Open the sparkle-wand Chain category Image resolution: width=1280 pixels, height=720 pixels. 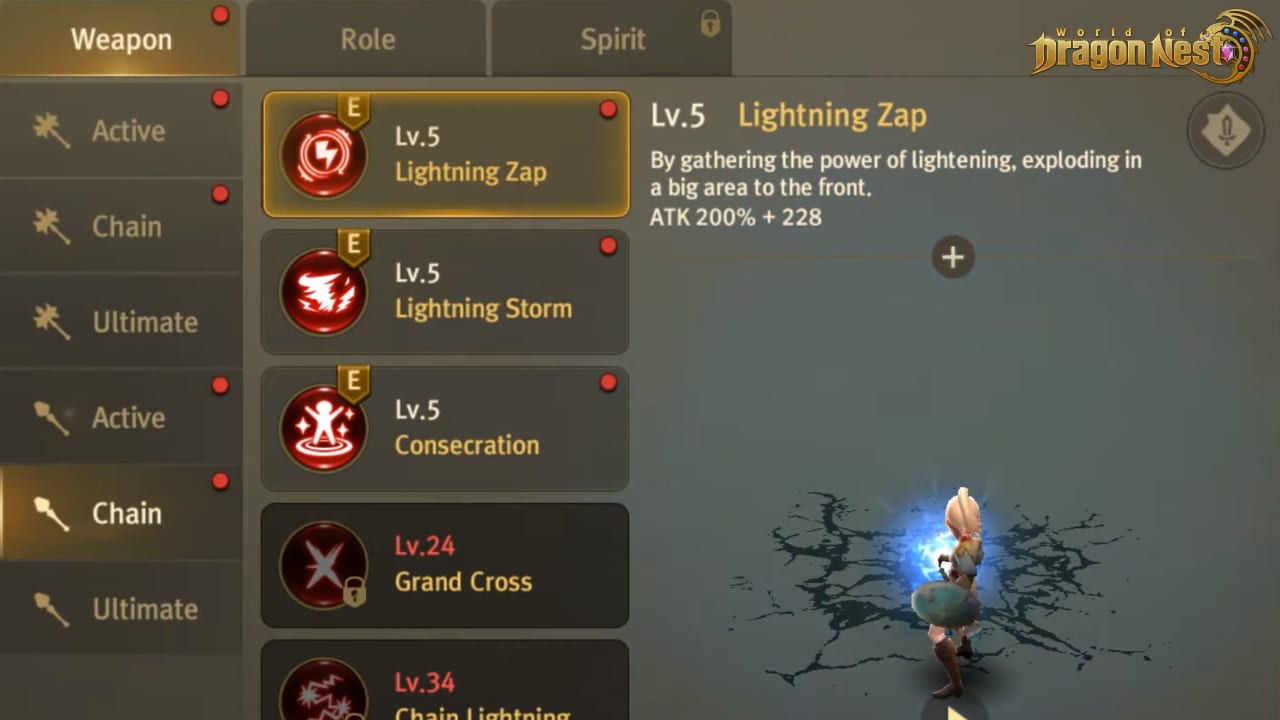click(x=120, y=227)
